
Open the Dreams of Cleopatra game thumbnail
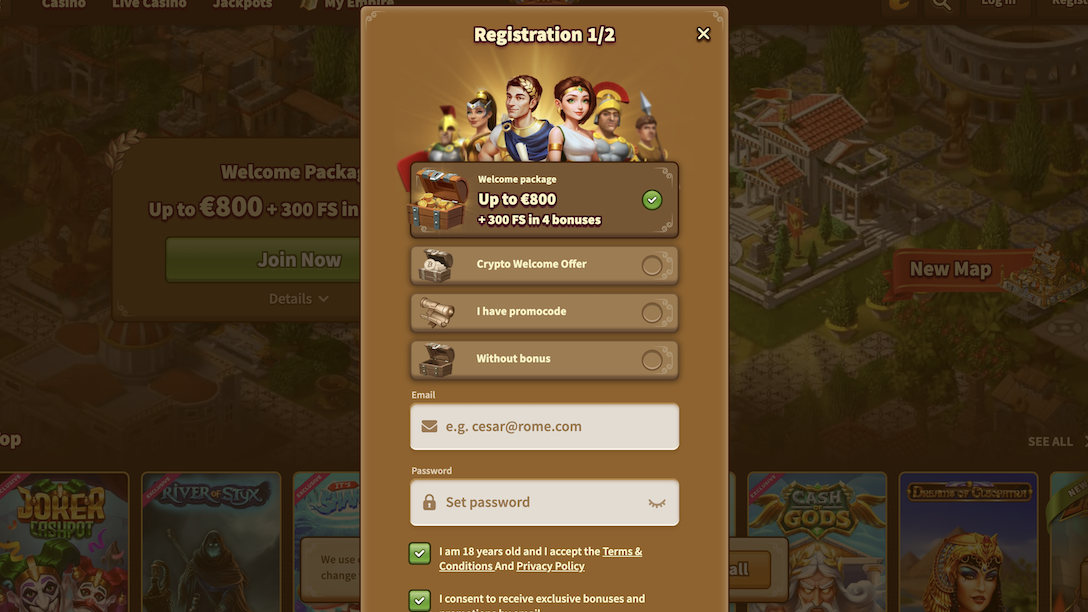pyautogui.click(x=967, y=540)
